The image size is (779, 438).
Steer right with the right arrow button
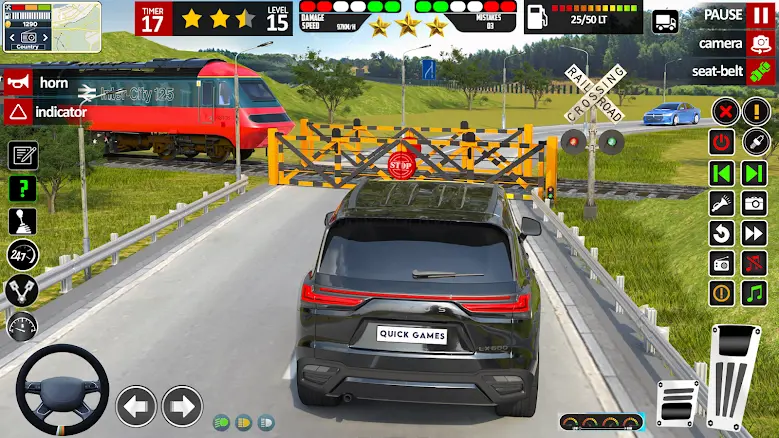pyautogui.click(x=182, y=406)
